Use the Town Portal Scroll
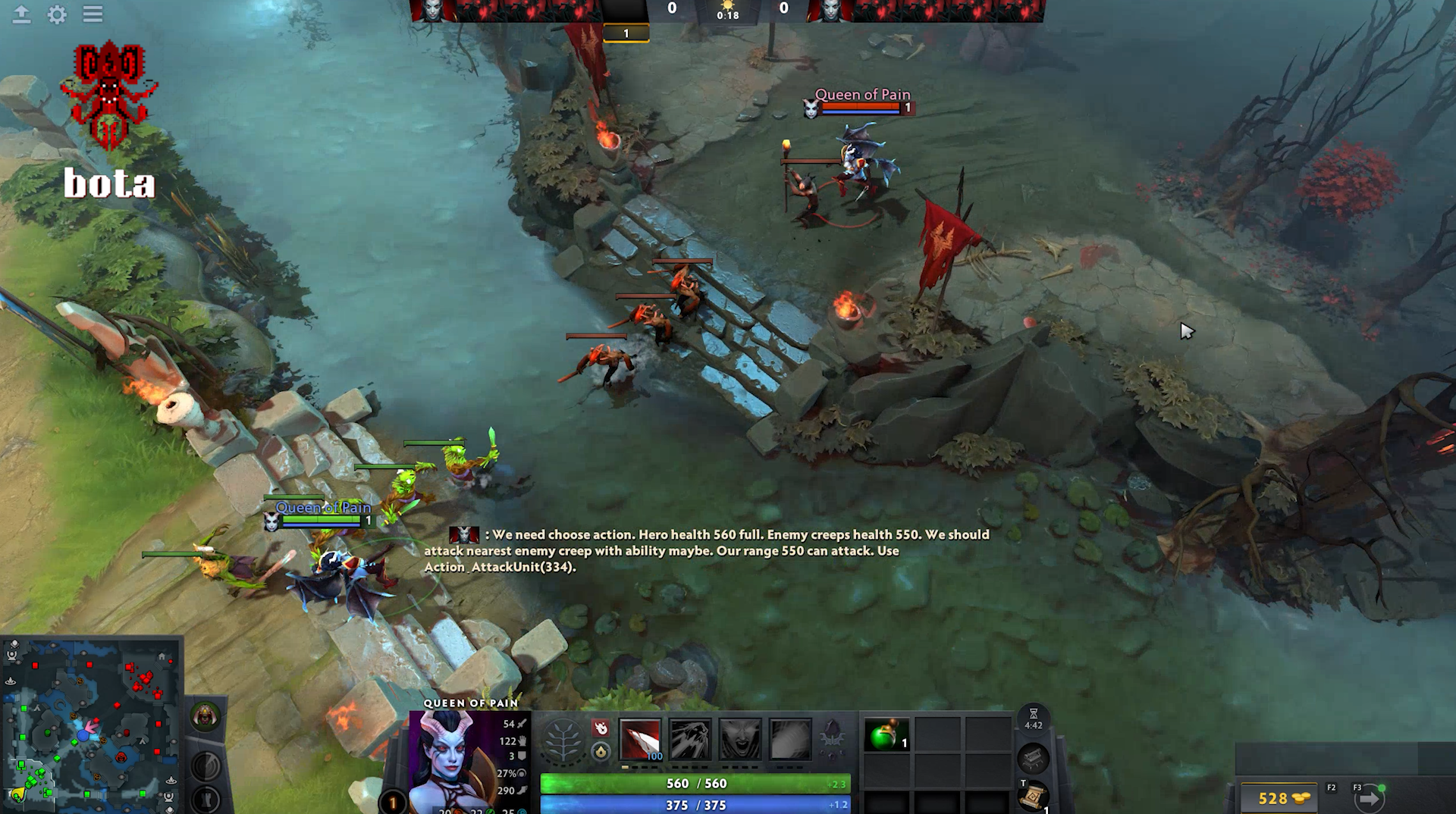 tap(1033, 796)
